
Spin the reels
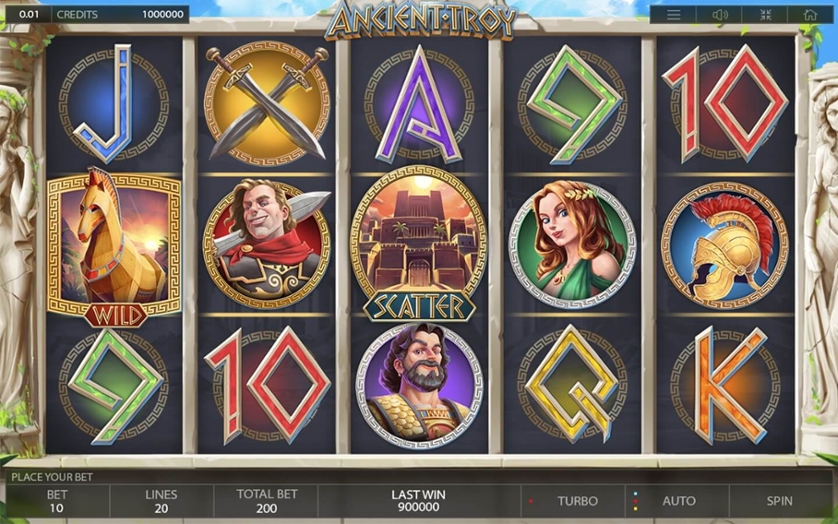coord(779,501)
